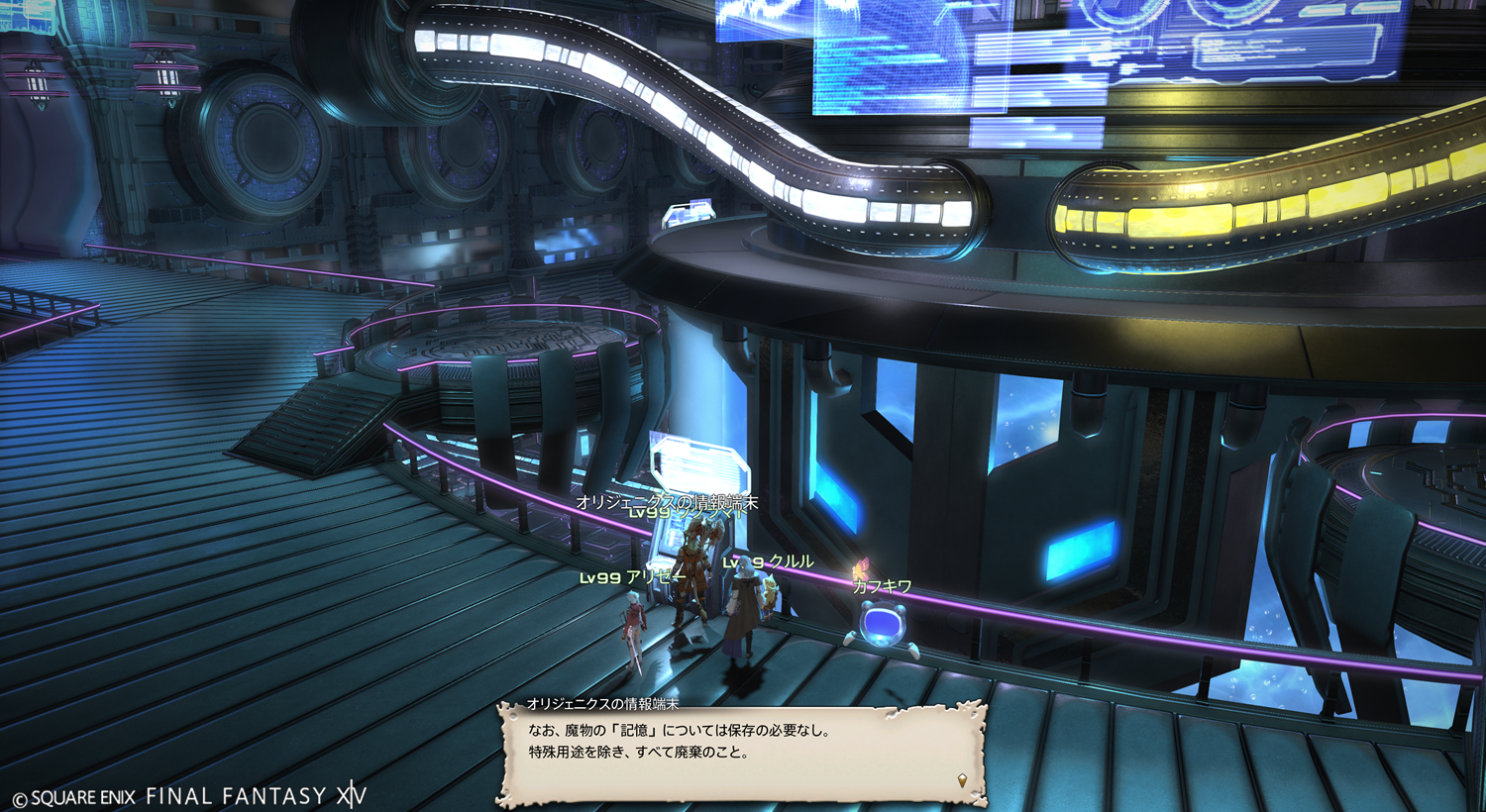Target the アリゼー nameplate
The image size is (1486, 812).
(633, 577)
